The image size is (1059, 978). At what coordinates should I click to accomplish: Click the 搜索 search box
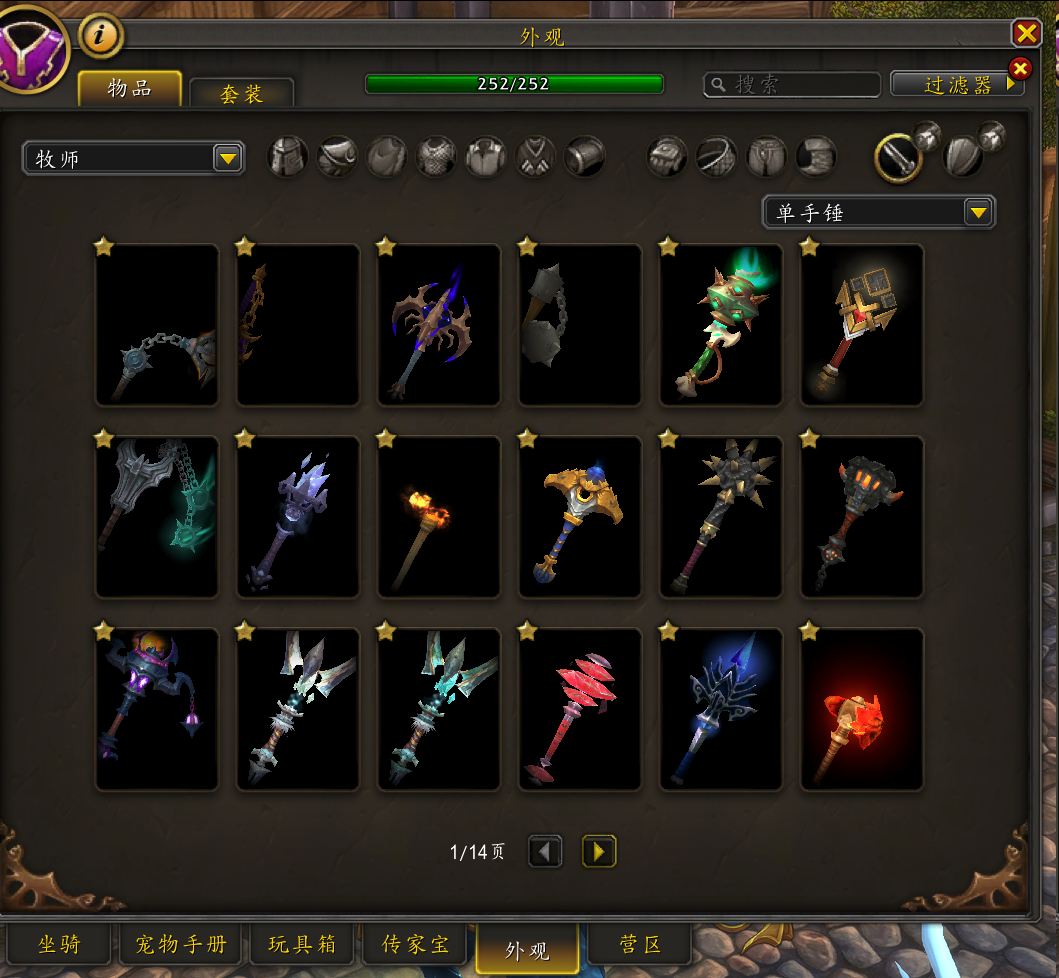pyautogui.click(x=792, y=84)
